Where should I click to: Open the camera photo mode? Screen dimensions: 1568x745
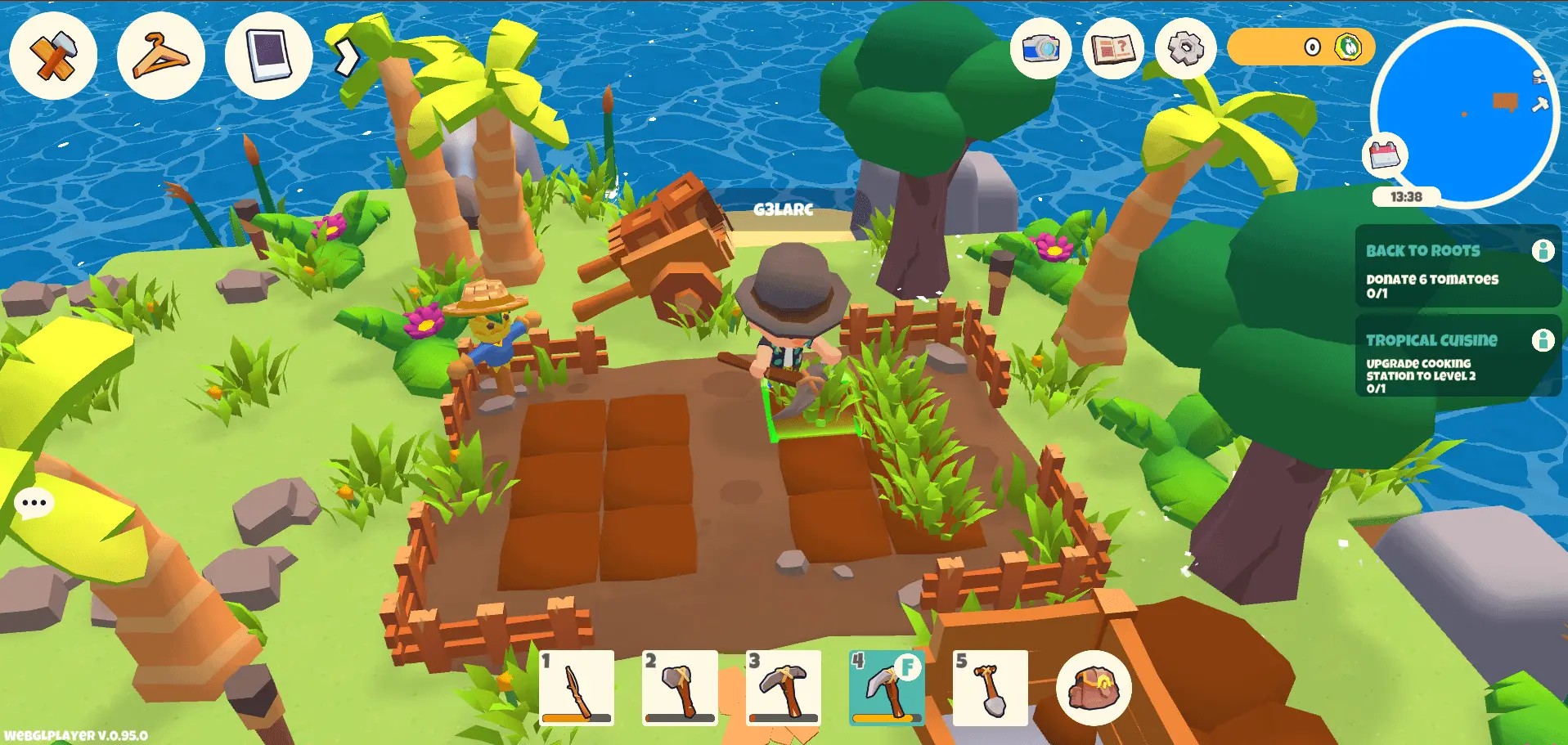[x=1040, y=48]
